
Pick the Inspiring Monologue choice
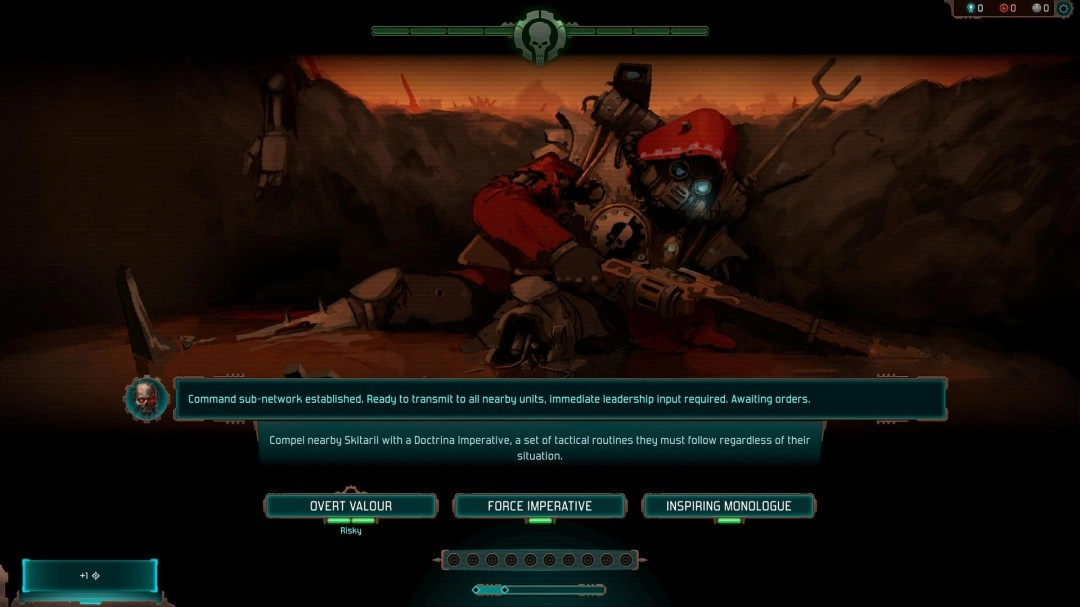pos(728,506)
